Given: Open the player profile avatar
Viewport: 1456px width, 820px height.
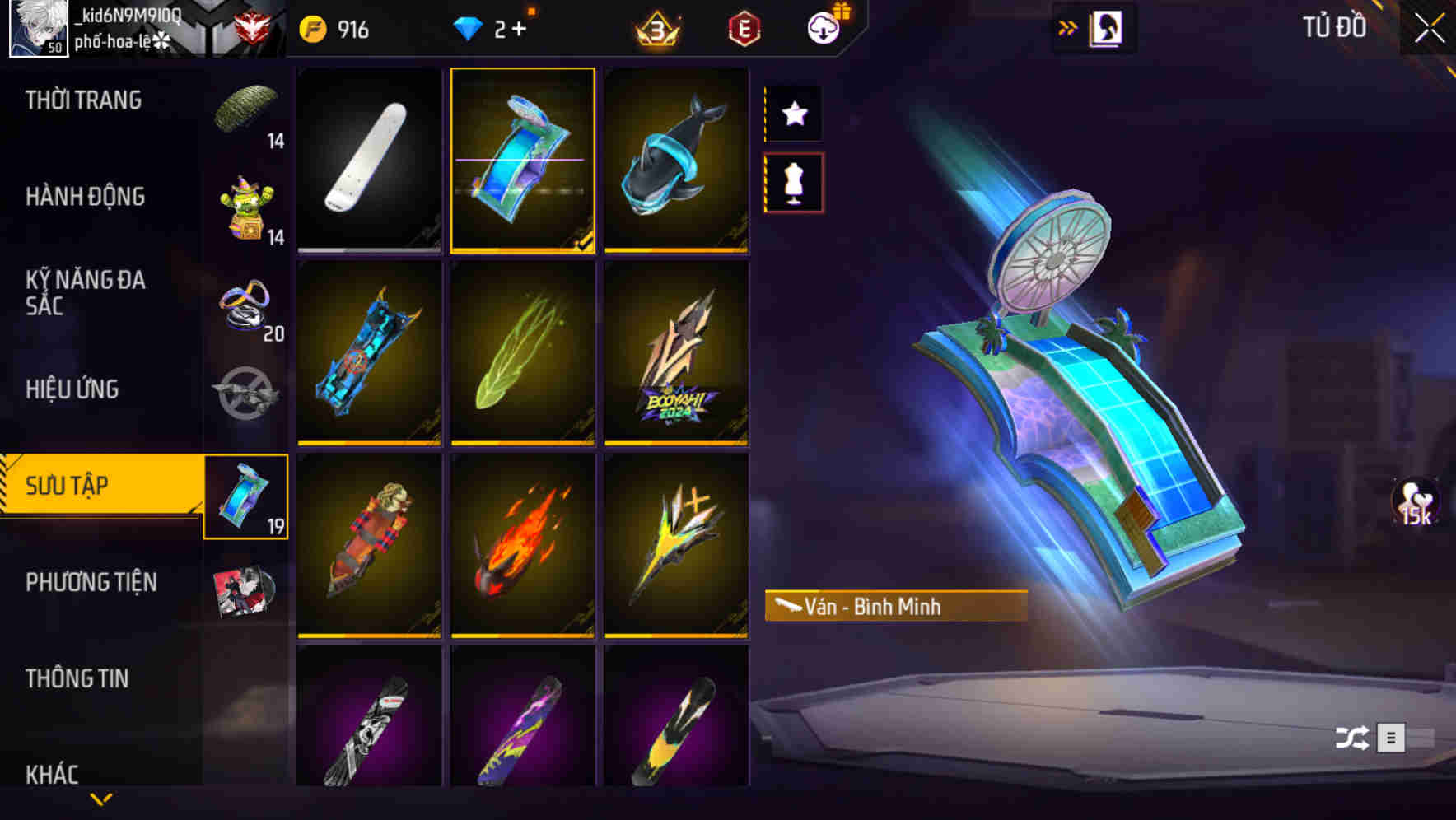Looking at the screenshot, I should click(x=36, y=27).
